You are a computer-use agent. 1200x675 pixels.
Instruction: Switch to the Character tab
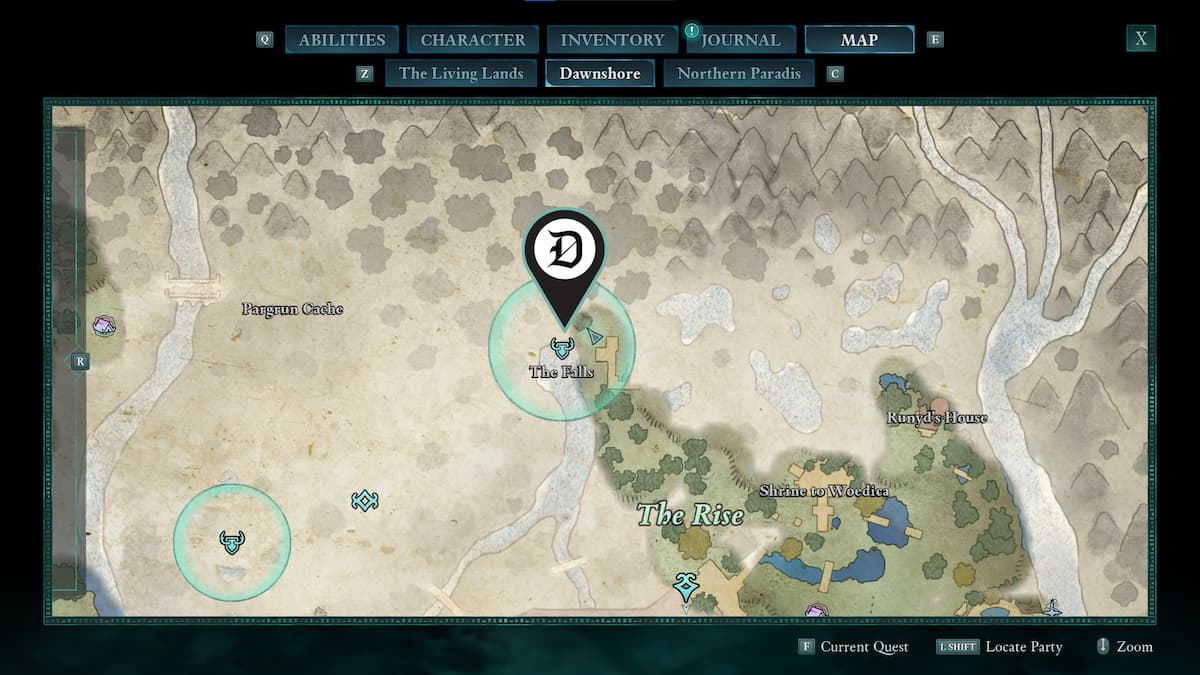473,40
